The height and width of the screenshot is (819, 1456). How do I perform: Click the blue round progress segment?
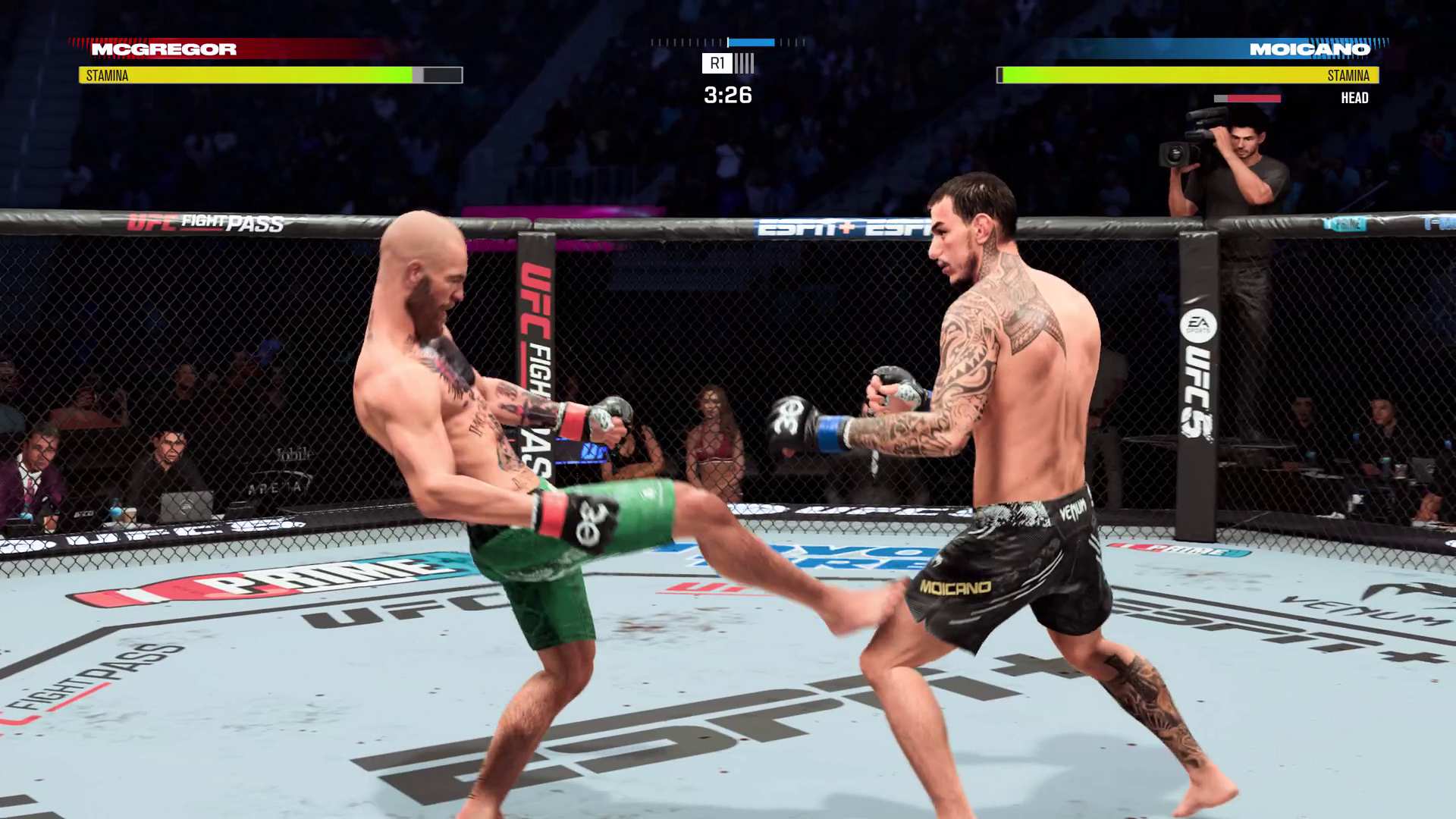click(x=751, y=42)
